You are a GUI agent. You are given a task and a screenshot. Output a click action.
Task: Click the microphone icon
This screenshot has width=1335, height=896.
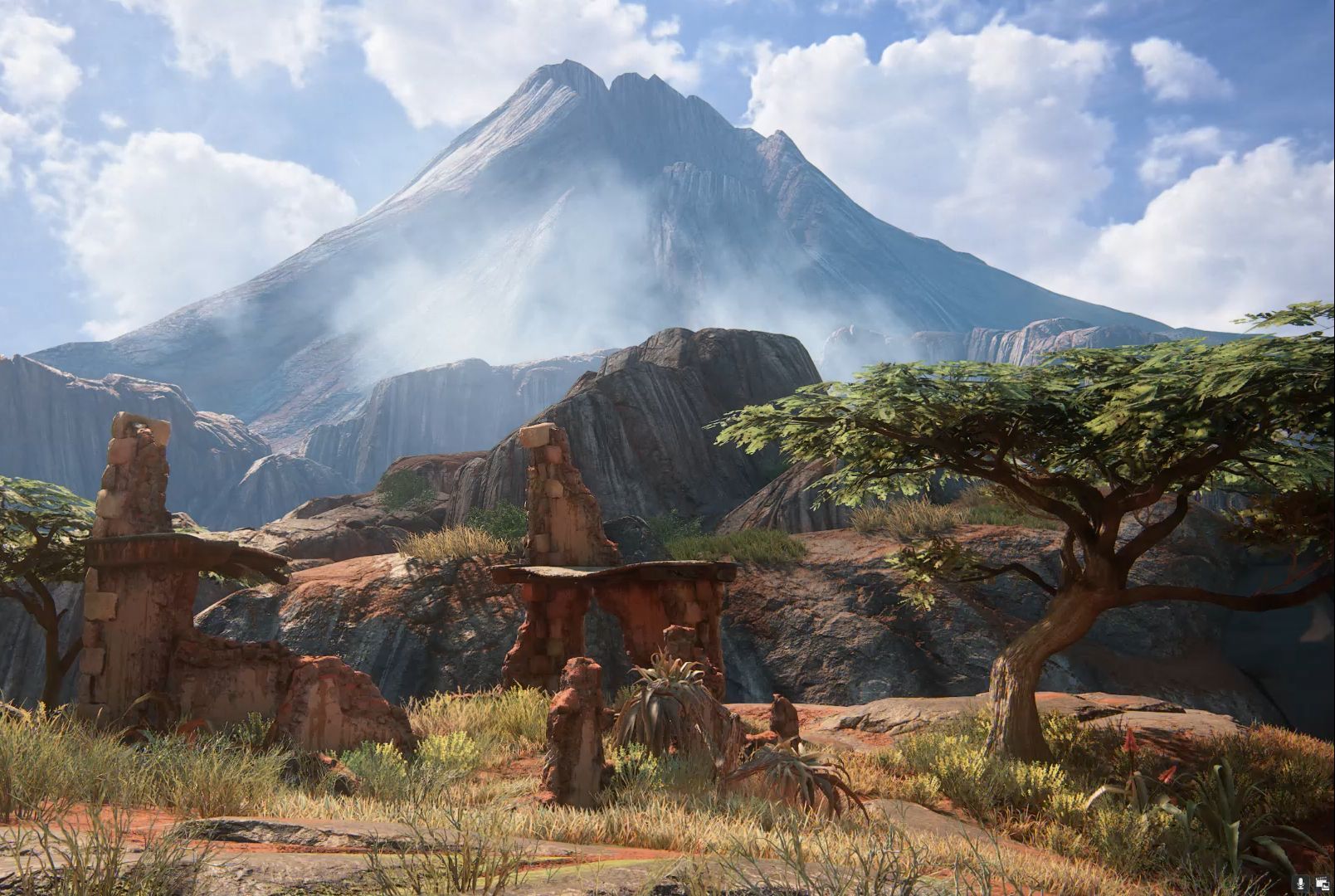[1301, 884]
